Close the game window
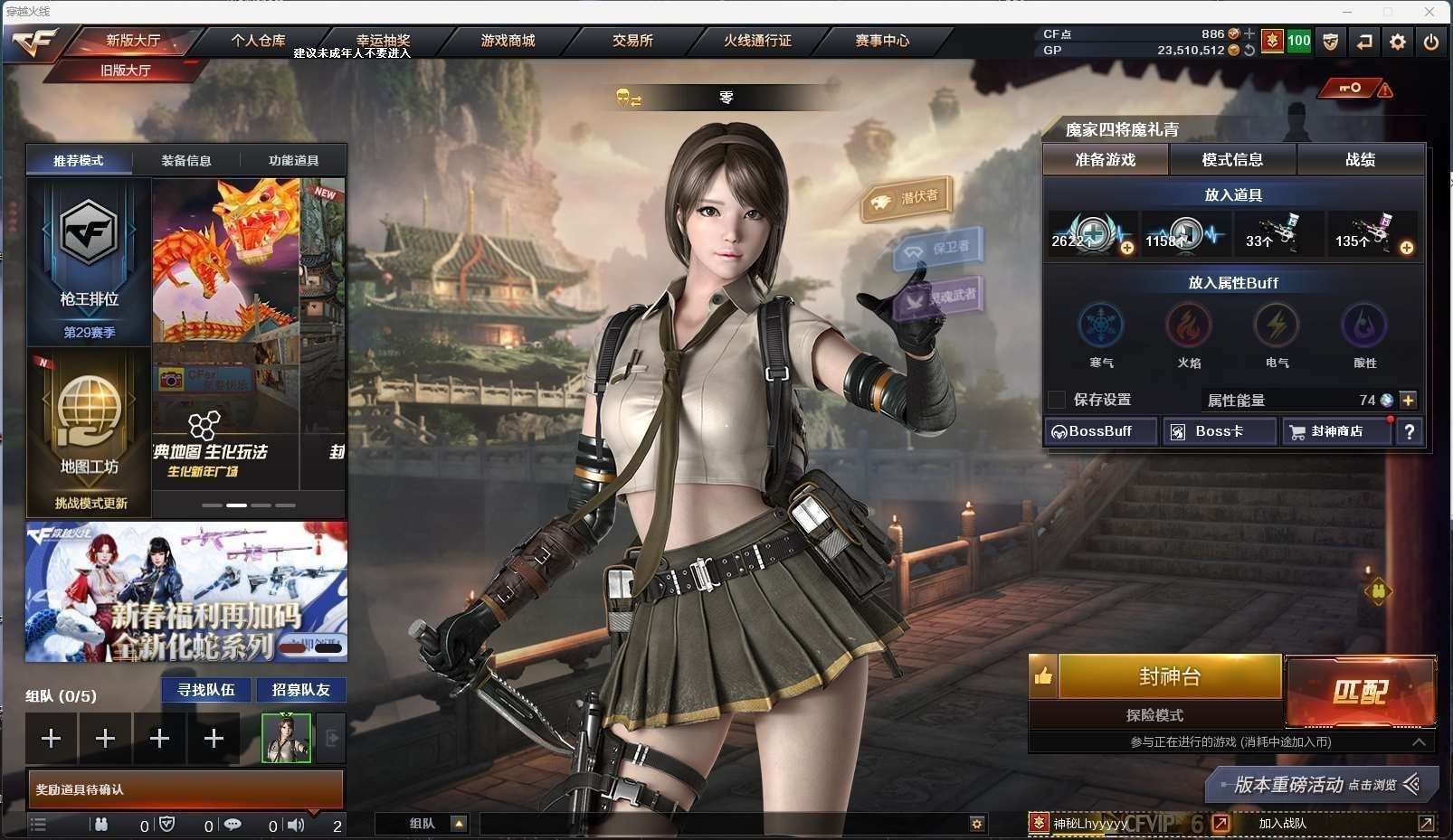1453x840 pixels. tap(1429, 12)
